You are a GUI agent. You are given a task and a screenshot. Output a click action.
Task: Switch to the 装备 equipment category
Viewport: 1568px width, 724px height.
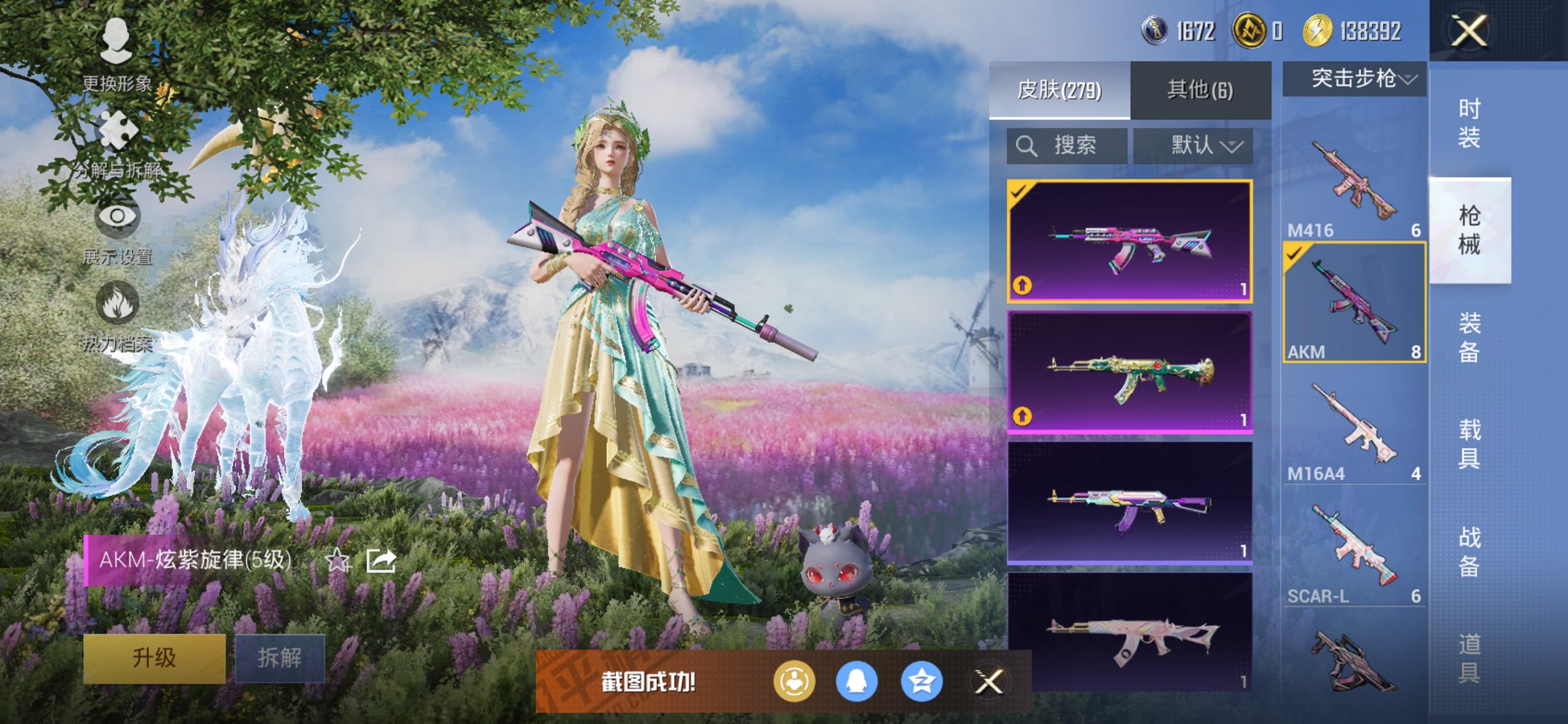click(1469, 337)
